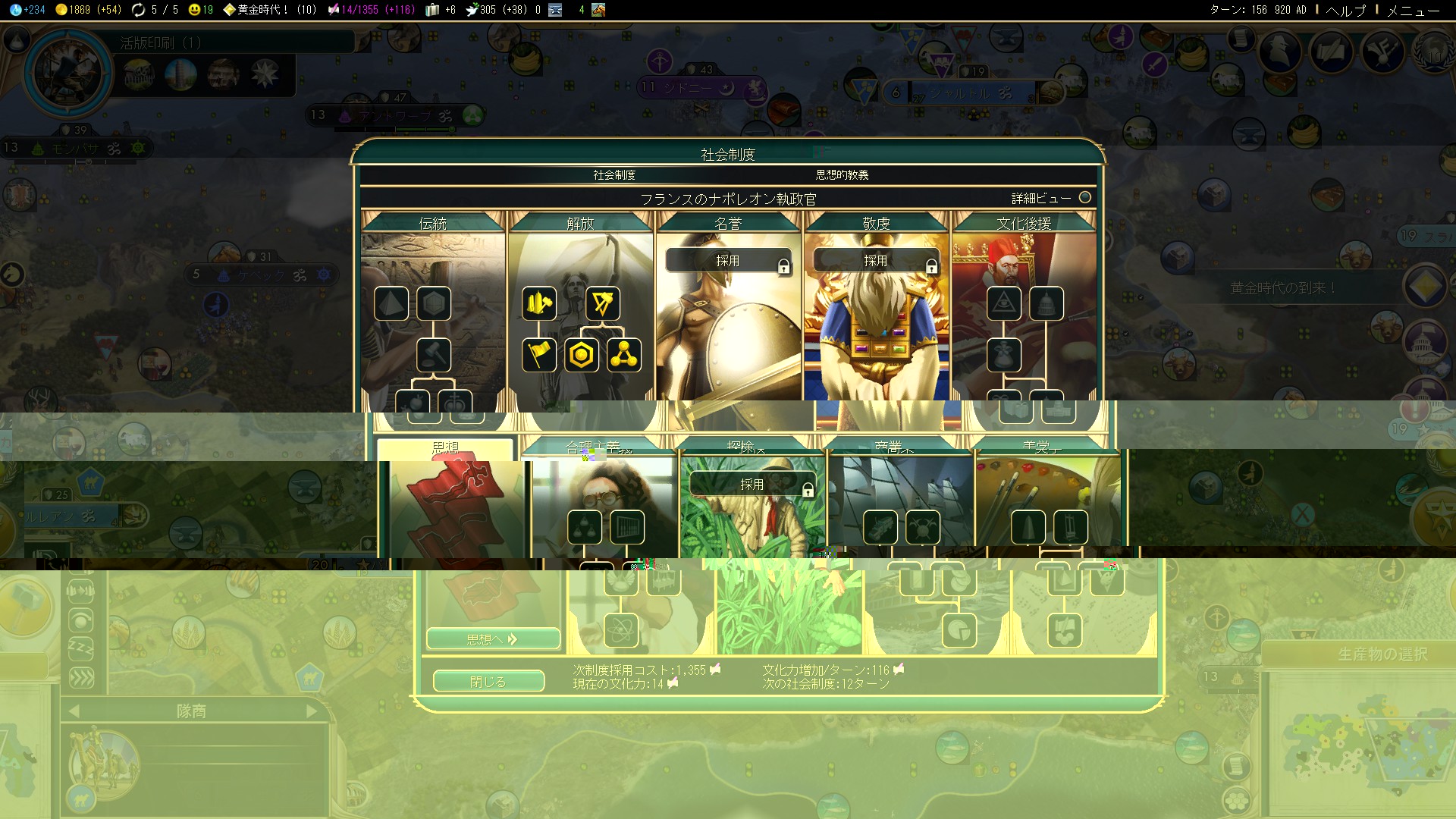Toggle the 詳細ビュー detail view option
The image size is (1456, 819).
(x=1084, y=198)
